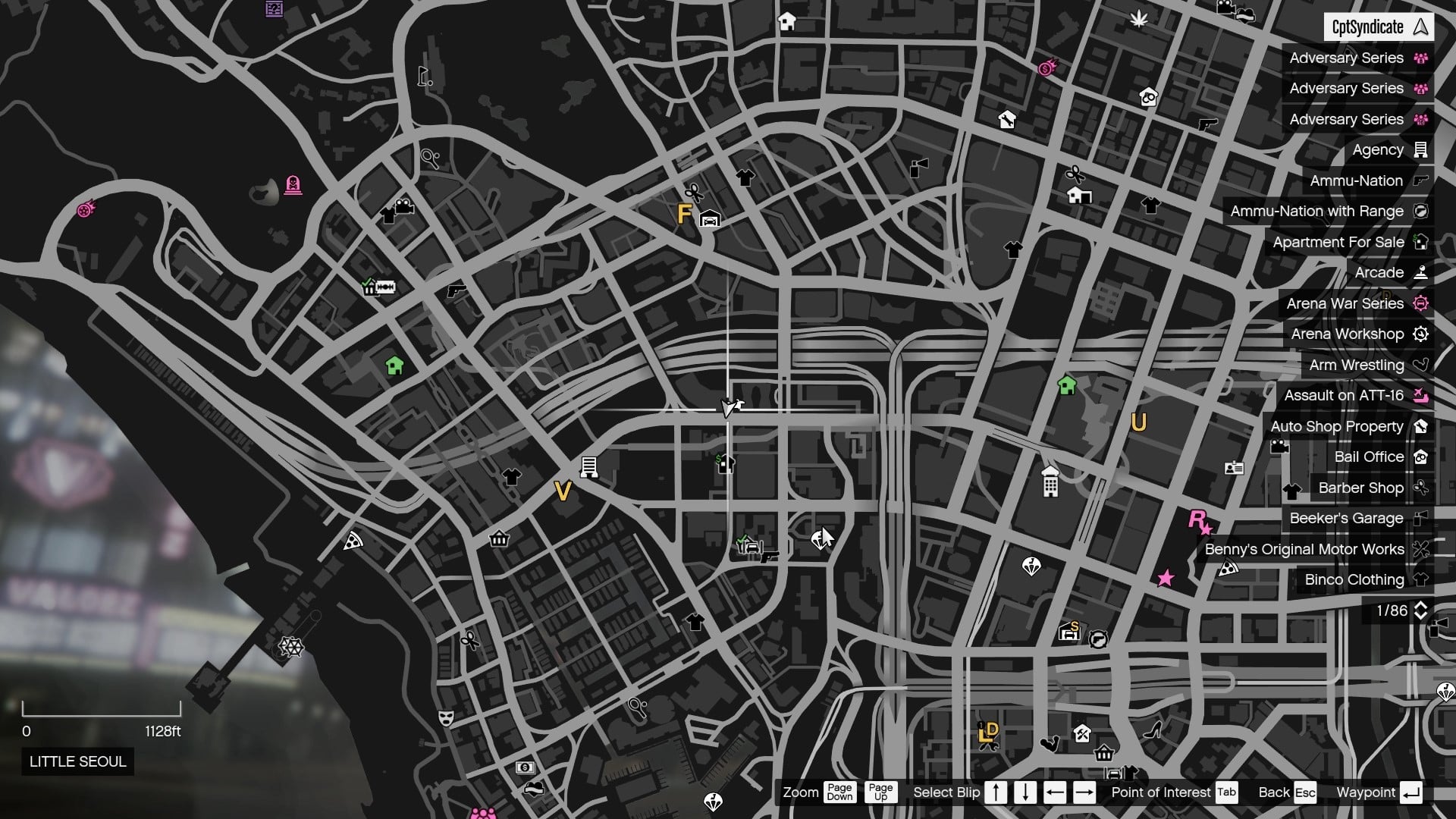Select the first Adversary Series legend entry
Viewport: 1456px width, 819px height.
(1346, 58)
